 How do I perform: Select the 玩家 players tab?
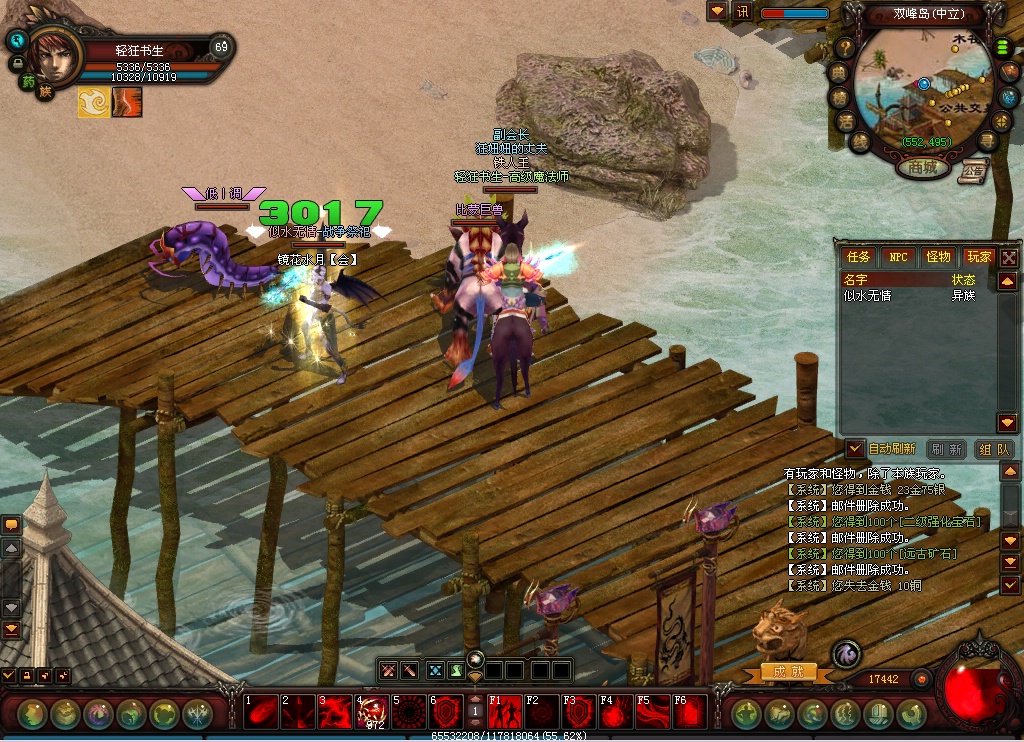point(978,257)
